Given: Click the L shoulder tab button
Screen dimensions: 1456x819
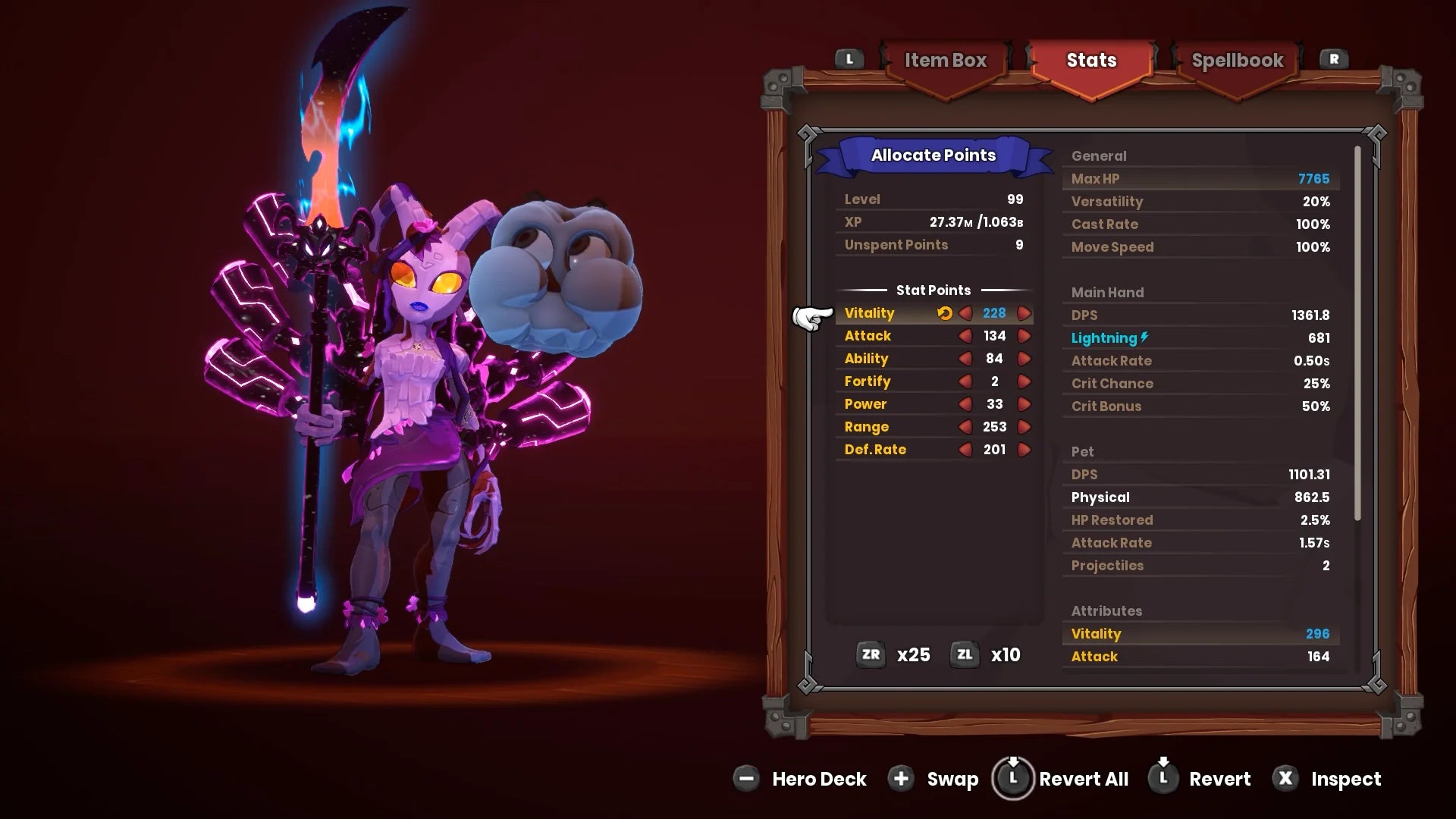Looking at the screenshot, I should 849,58.
